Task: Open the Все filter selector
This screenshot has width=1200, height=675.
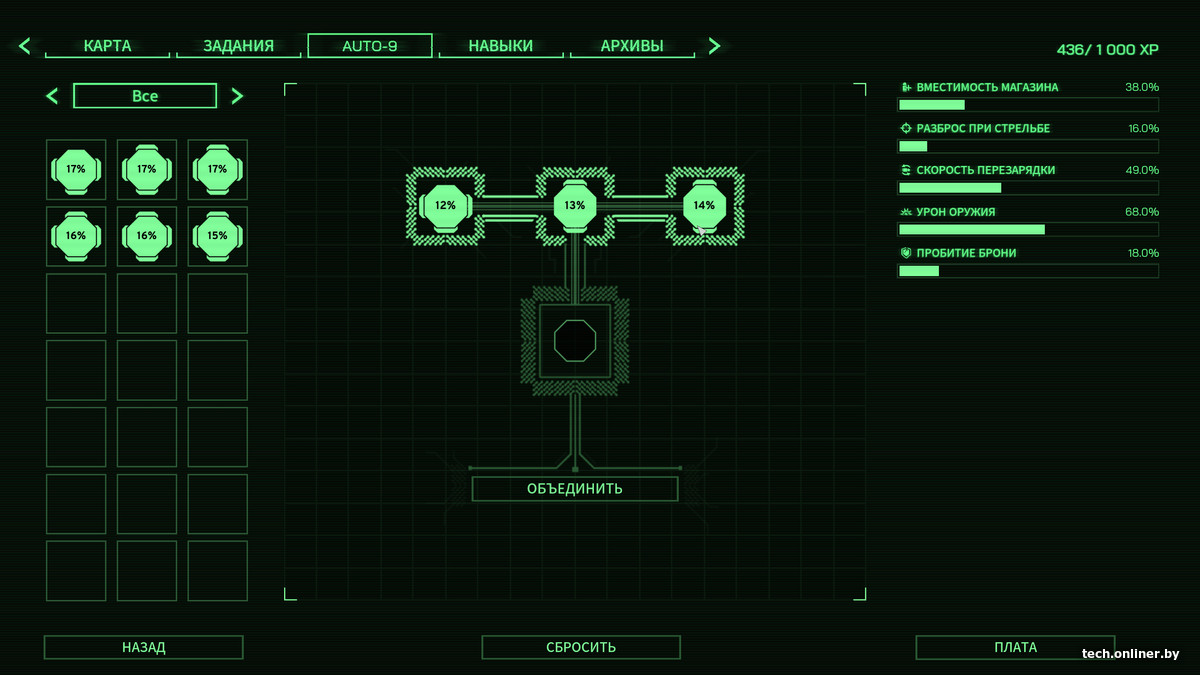Action: 145,96
